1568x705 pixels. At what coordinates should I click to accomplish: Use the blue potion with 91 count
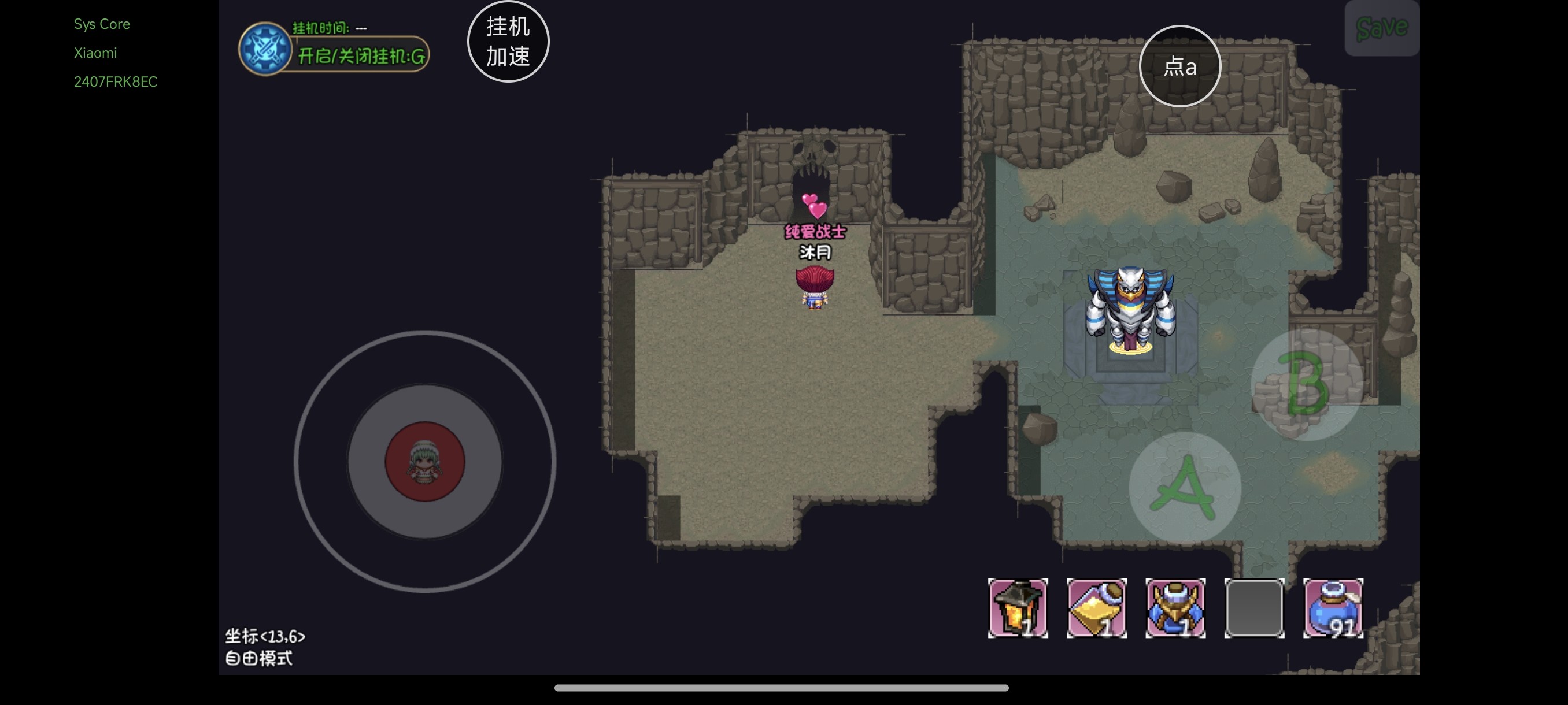pyautogui.click(x=1333, y=608)
